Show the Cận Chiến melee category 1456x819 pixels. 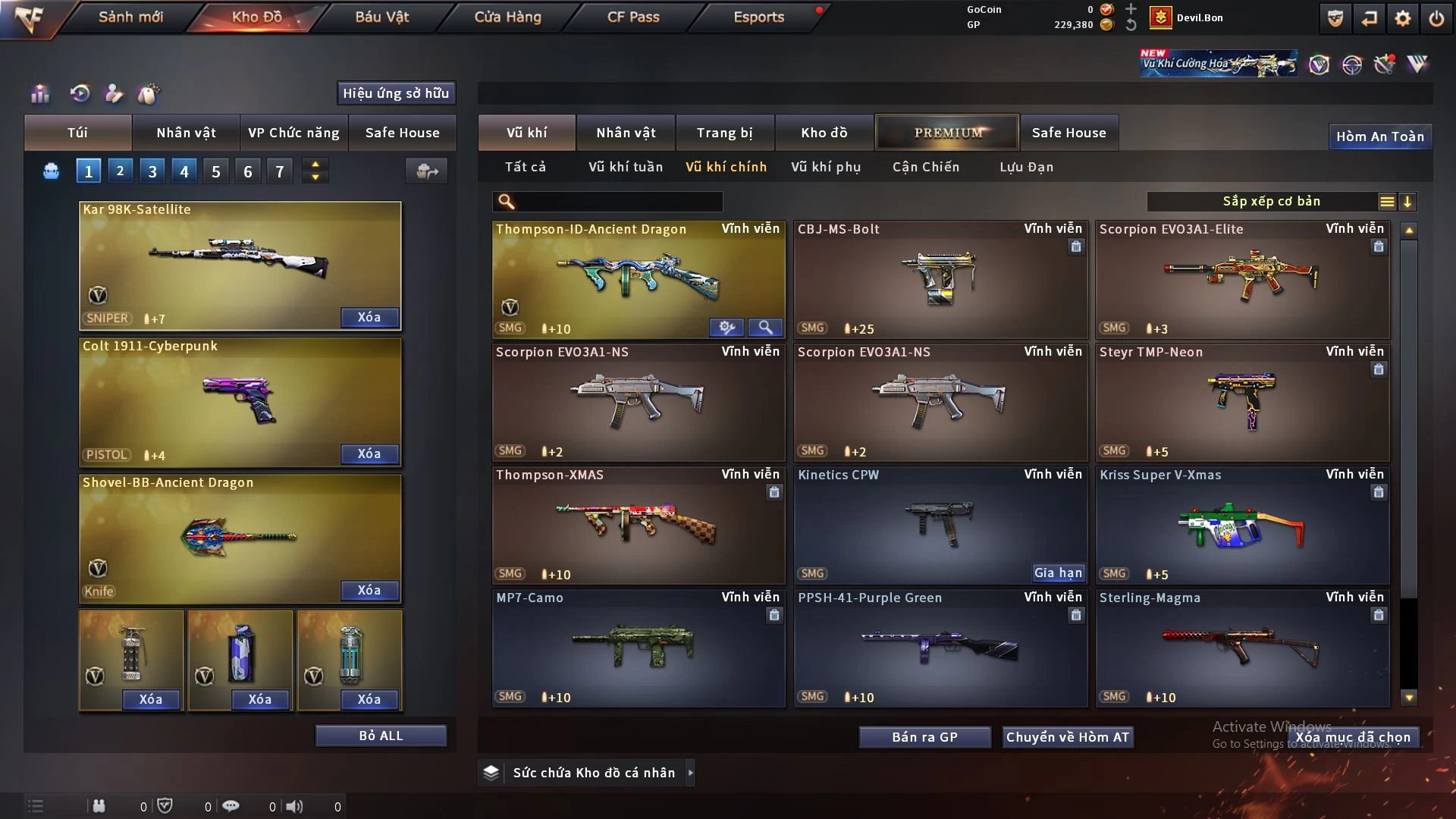(925, 167)
